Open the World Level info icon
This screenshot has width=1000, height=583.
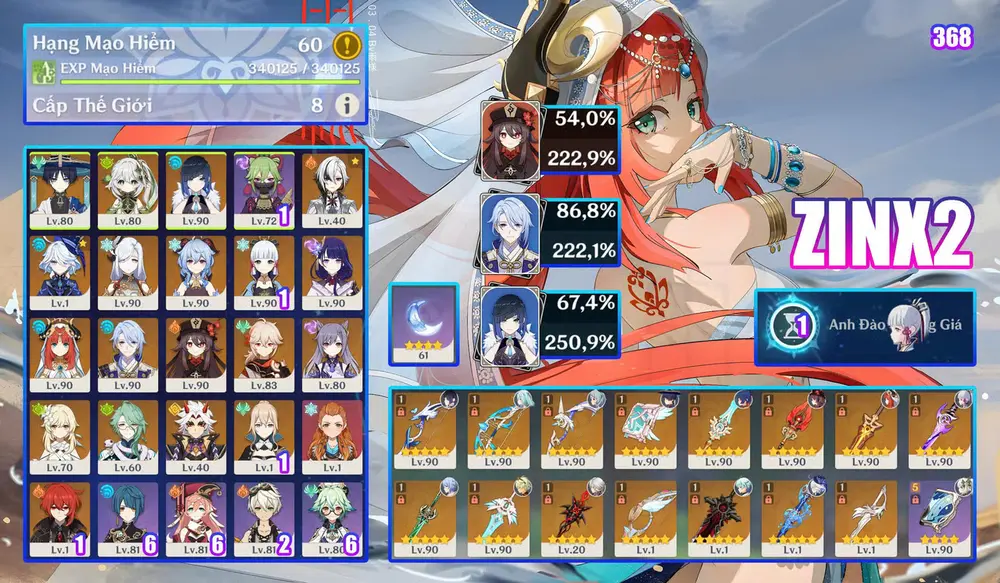[346, 104]
